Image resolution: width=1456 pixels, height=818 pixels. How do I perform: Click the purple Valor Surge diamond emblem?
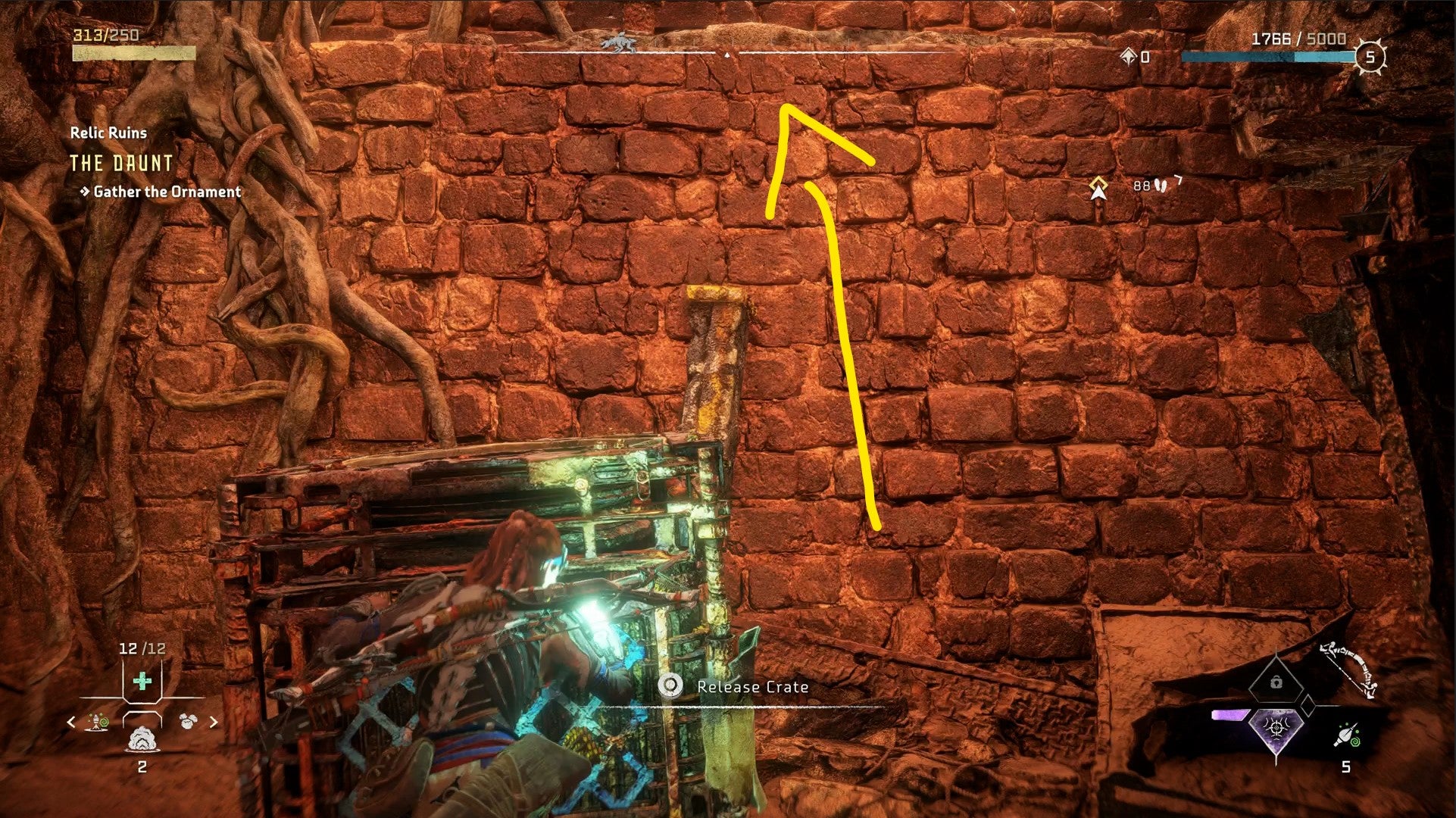1276,729
